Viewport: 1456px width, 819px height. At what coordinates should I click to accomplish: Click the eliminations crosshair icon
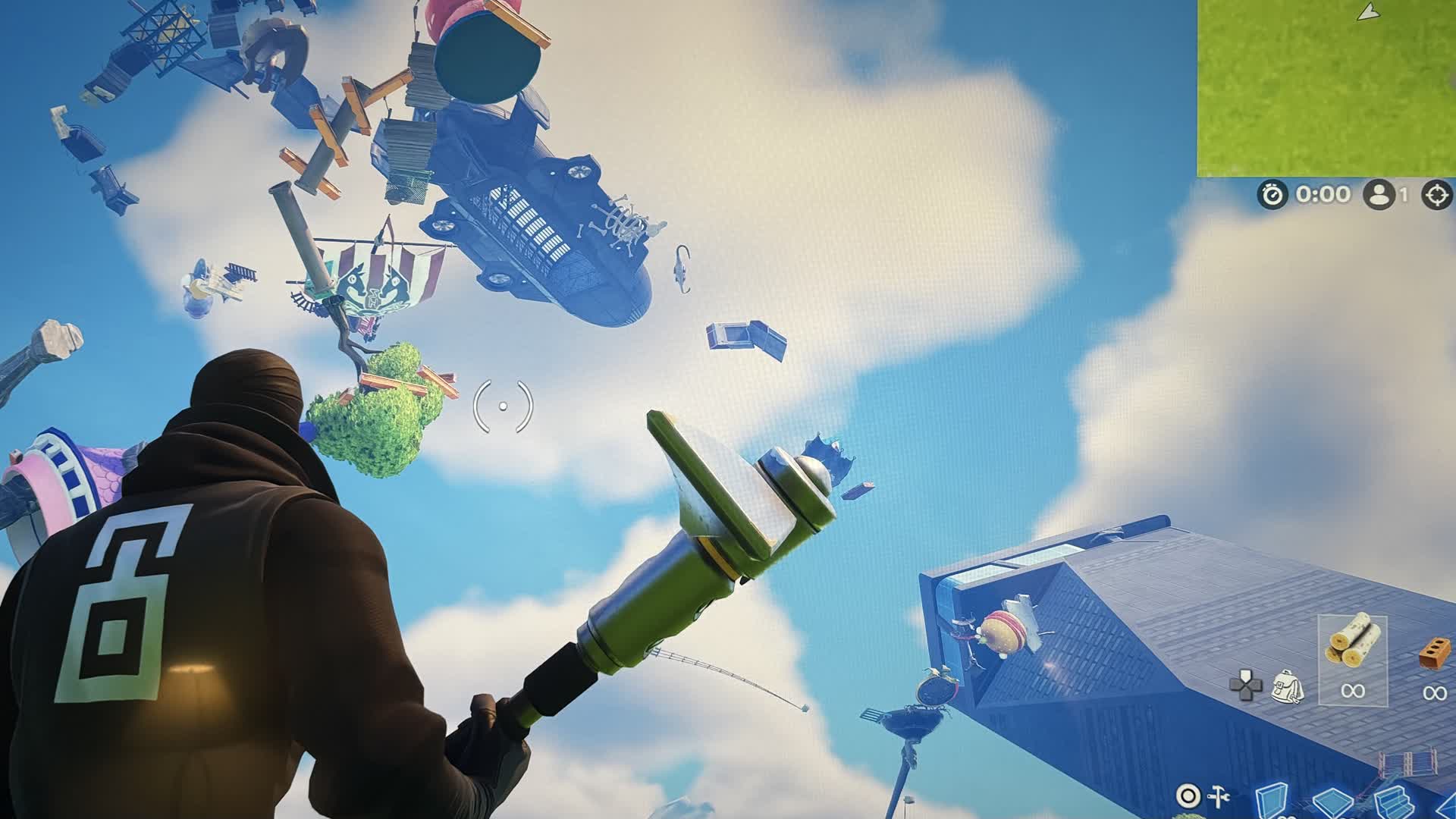1438,194
